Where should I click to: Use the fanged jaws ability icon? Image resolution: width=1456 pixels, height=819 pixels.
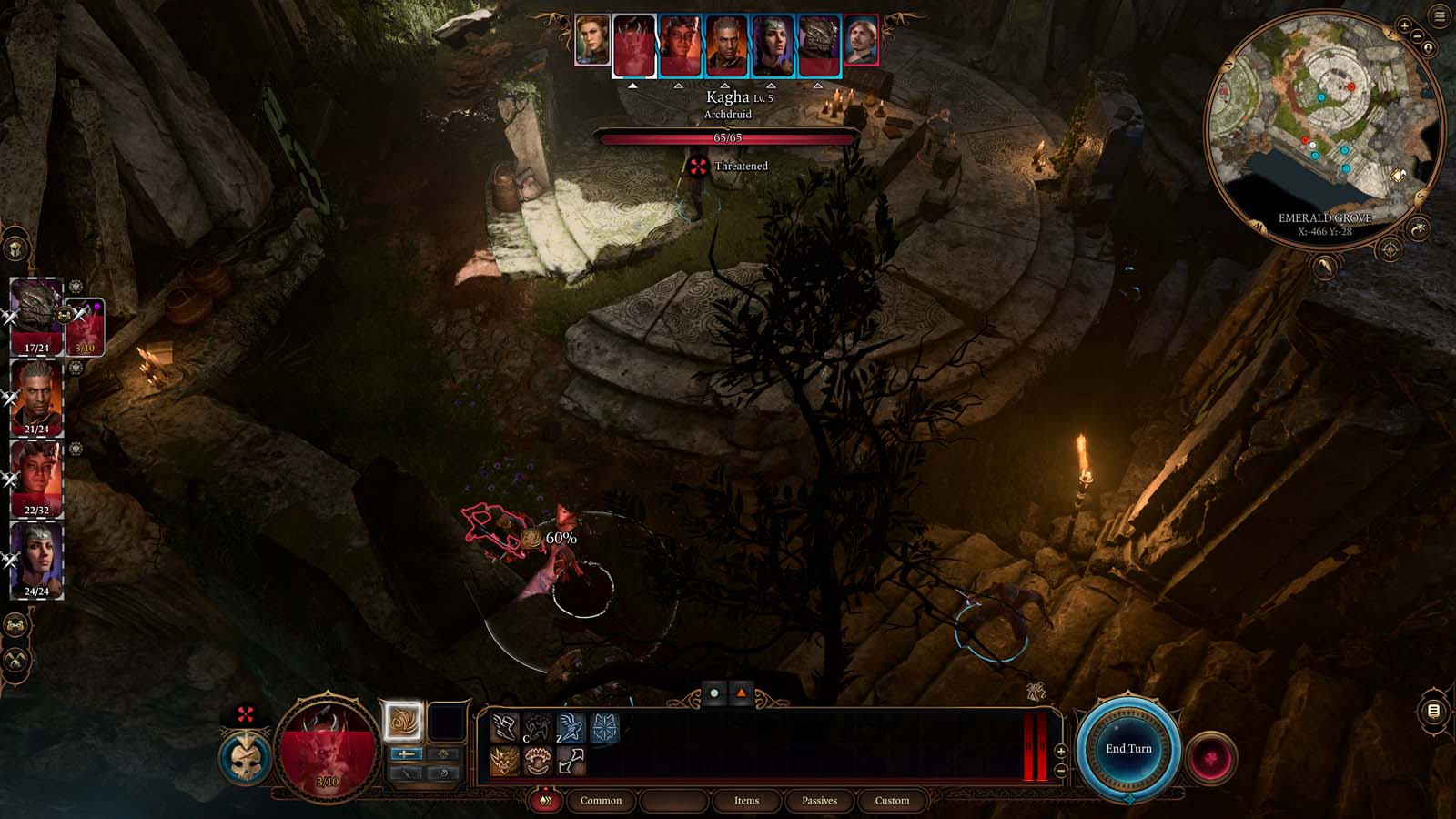tap(538, 761)
